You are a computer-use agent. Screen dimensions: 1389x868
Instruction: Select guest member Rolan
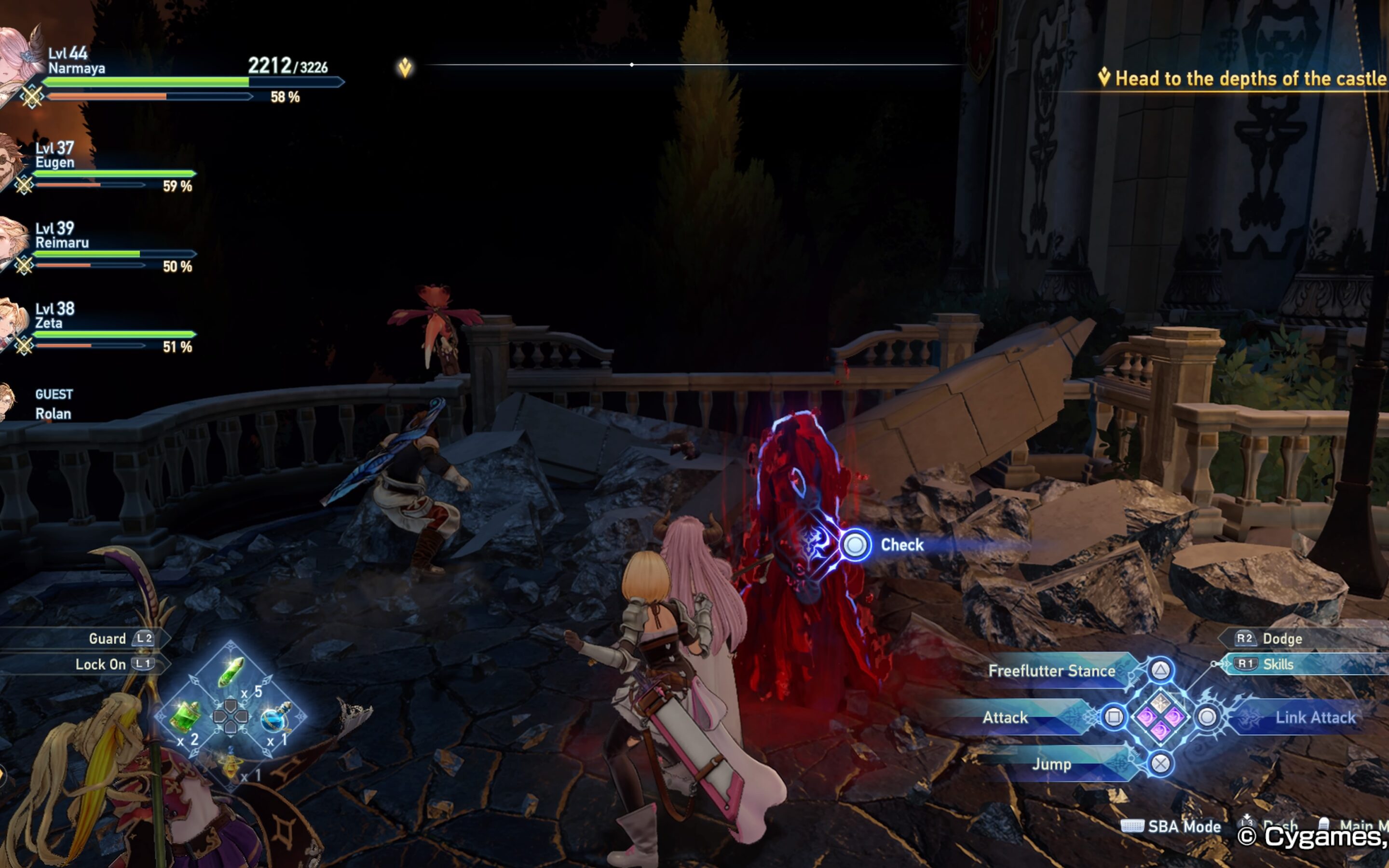coord(53,413)
